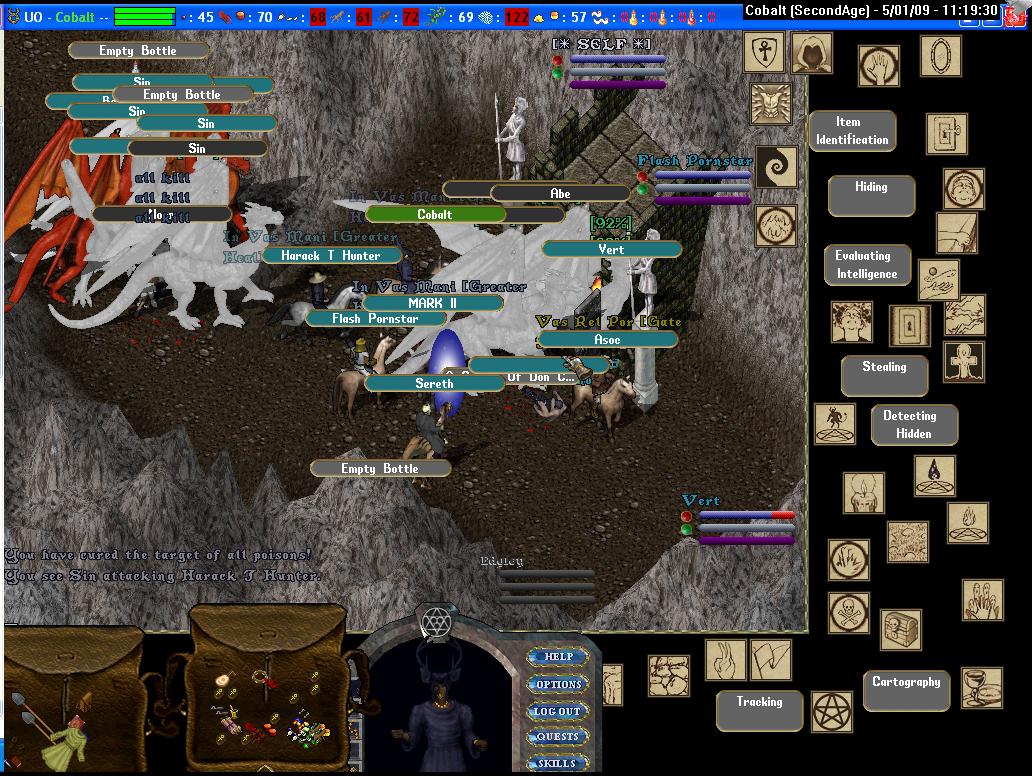Use the Evaluating Intelligence skill button
Screen dimensions: 1032x776
tap(867, 265)
